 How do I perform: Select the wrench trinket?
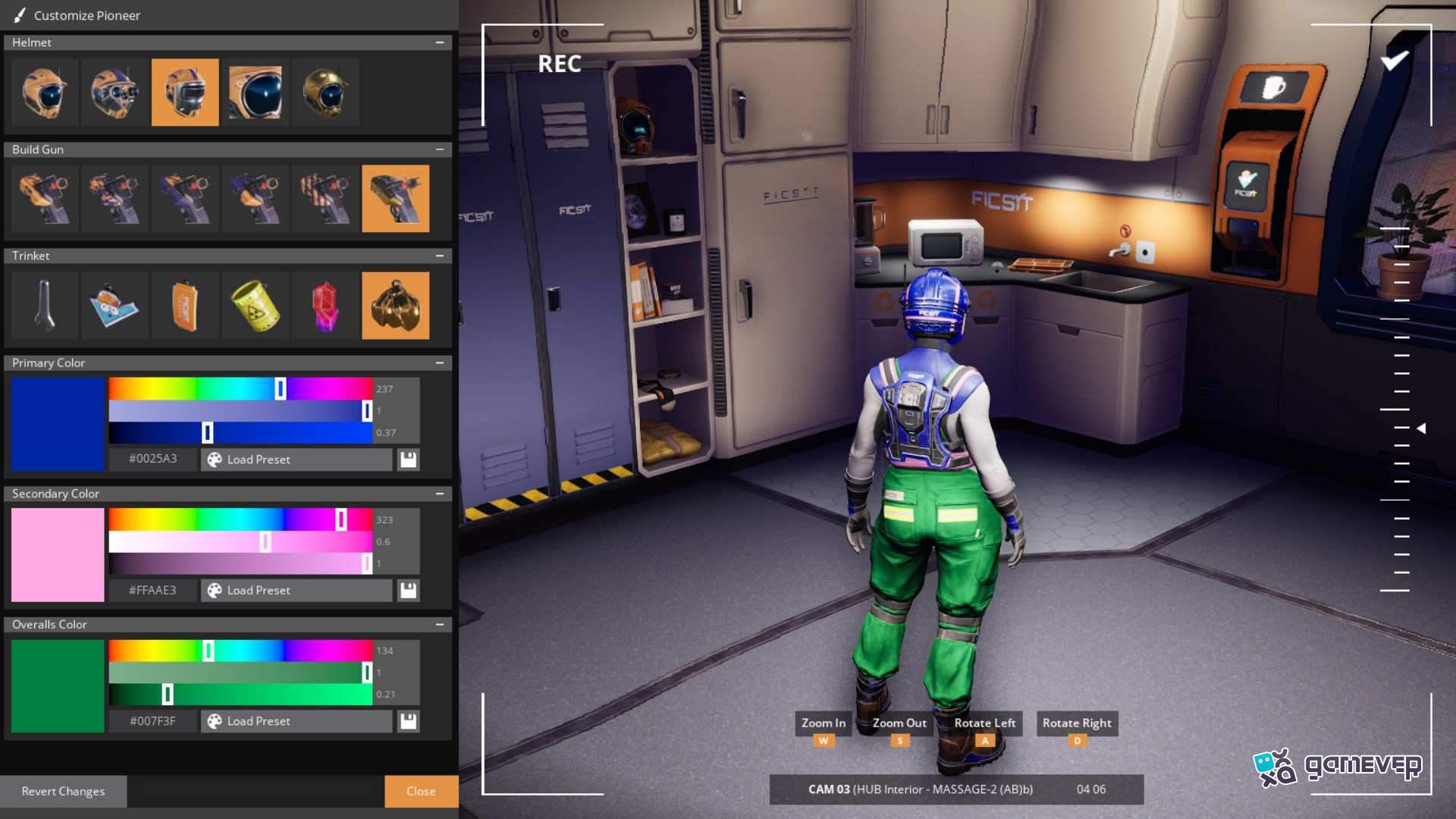click(44, 306)
